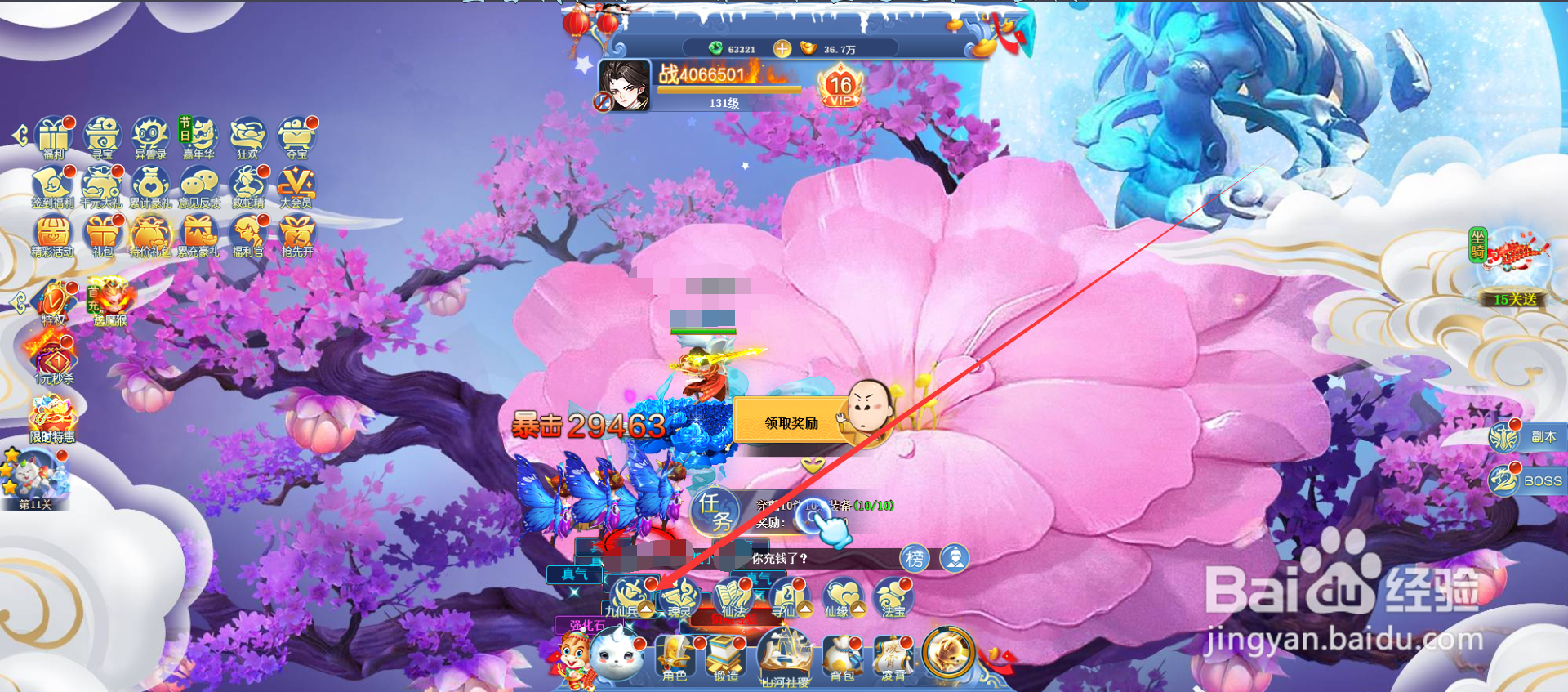The image size is (1568, 692).
Task: Launch the 嘉年华 carnival event icon
Action: pyautogui.click(x=199, y=135)
